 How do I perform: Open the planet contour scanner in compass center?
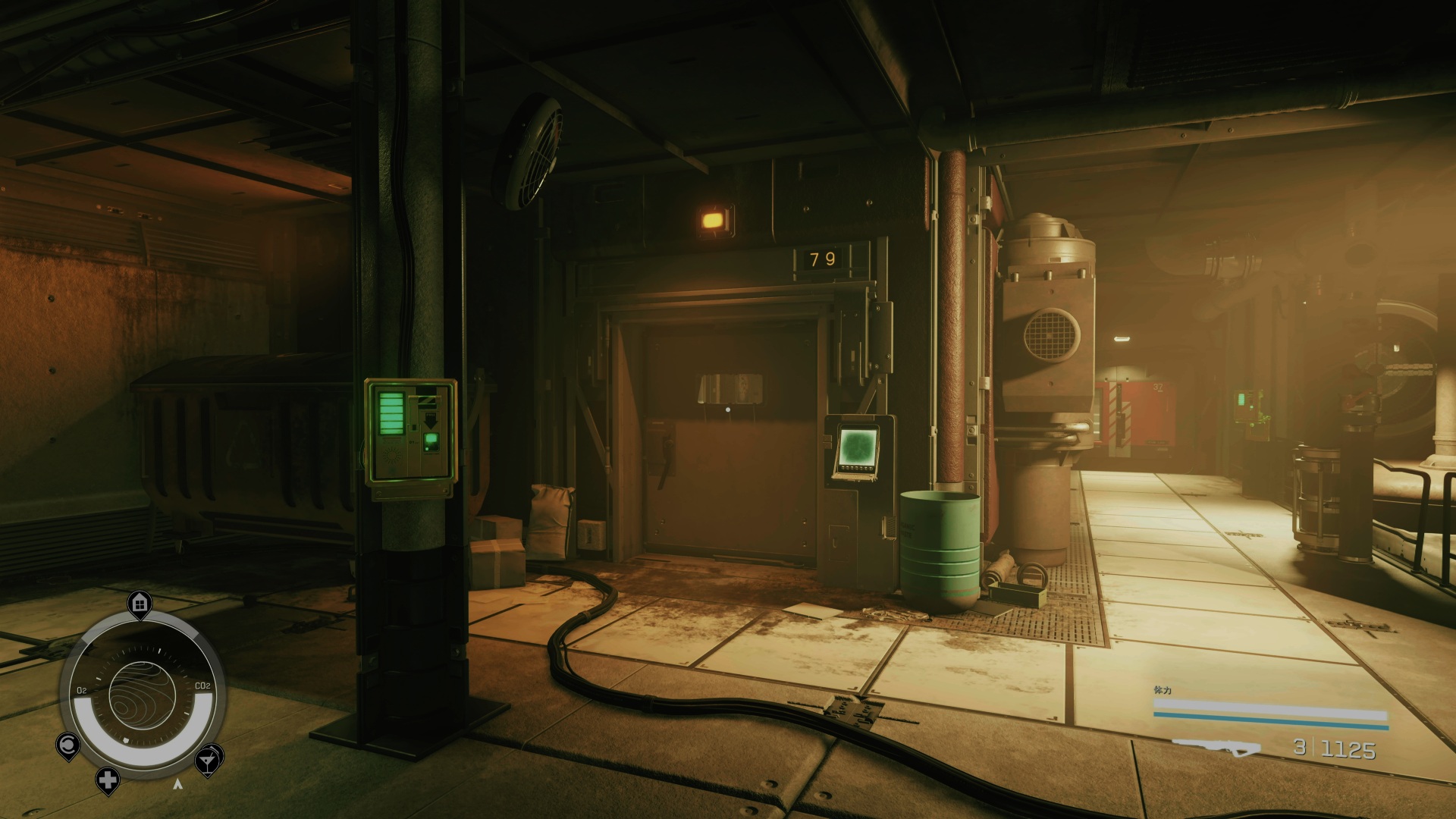tap(143, 695)
